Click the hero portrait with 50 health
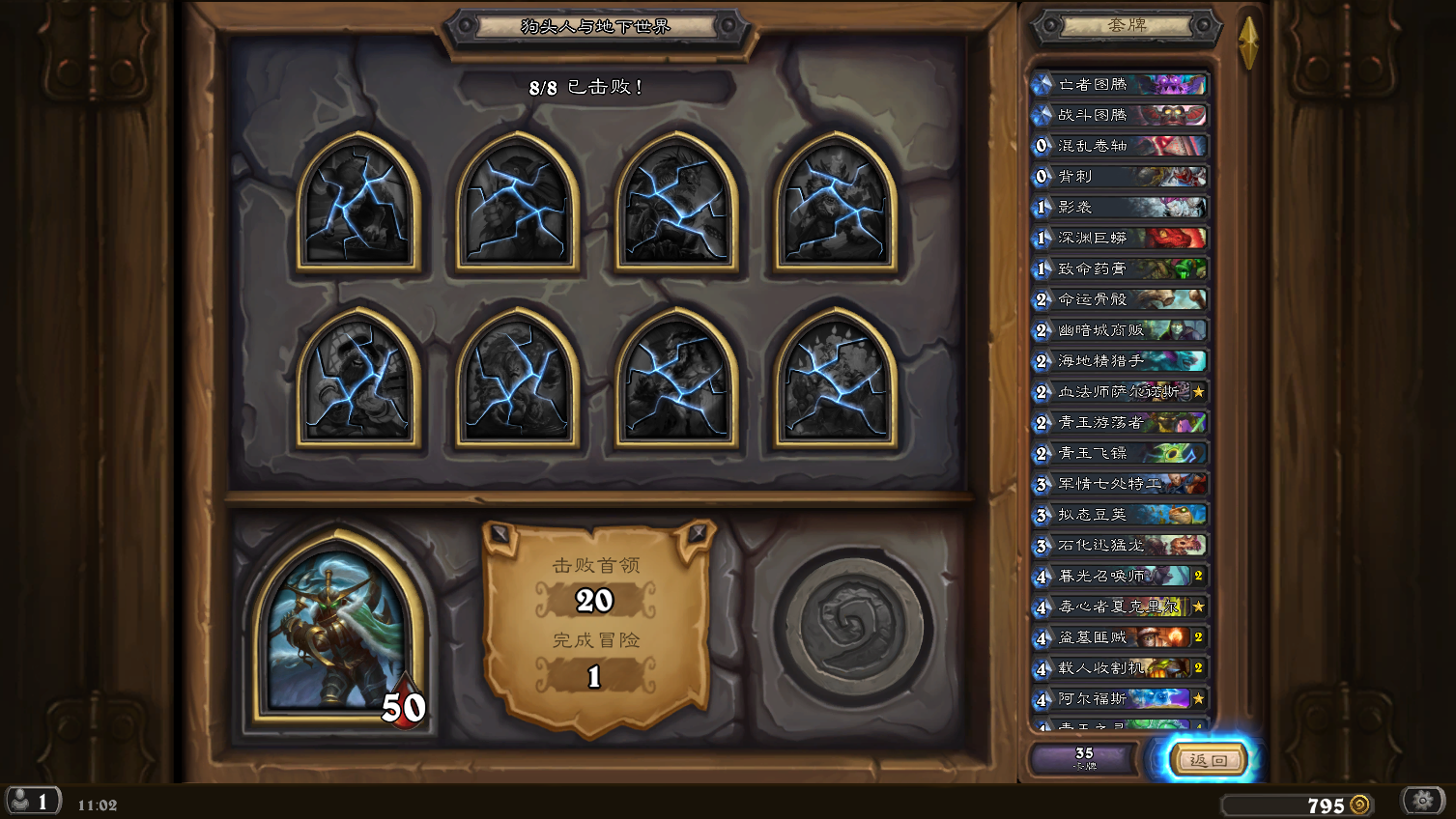The image size is (1456, 819). 338,628
